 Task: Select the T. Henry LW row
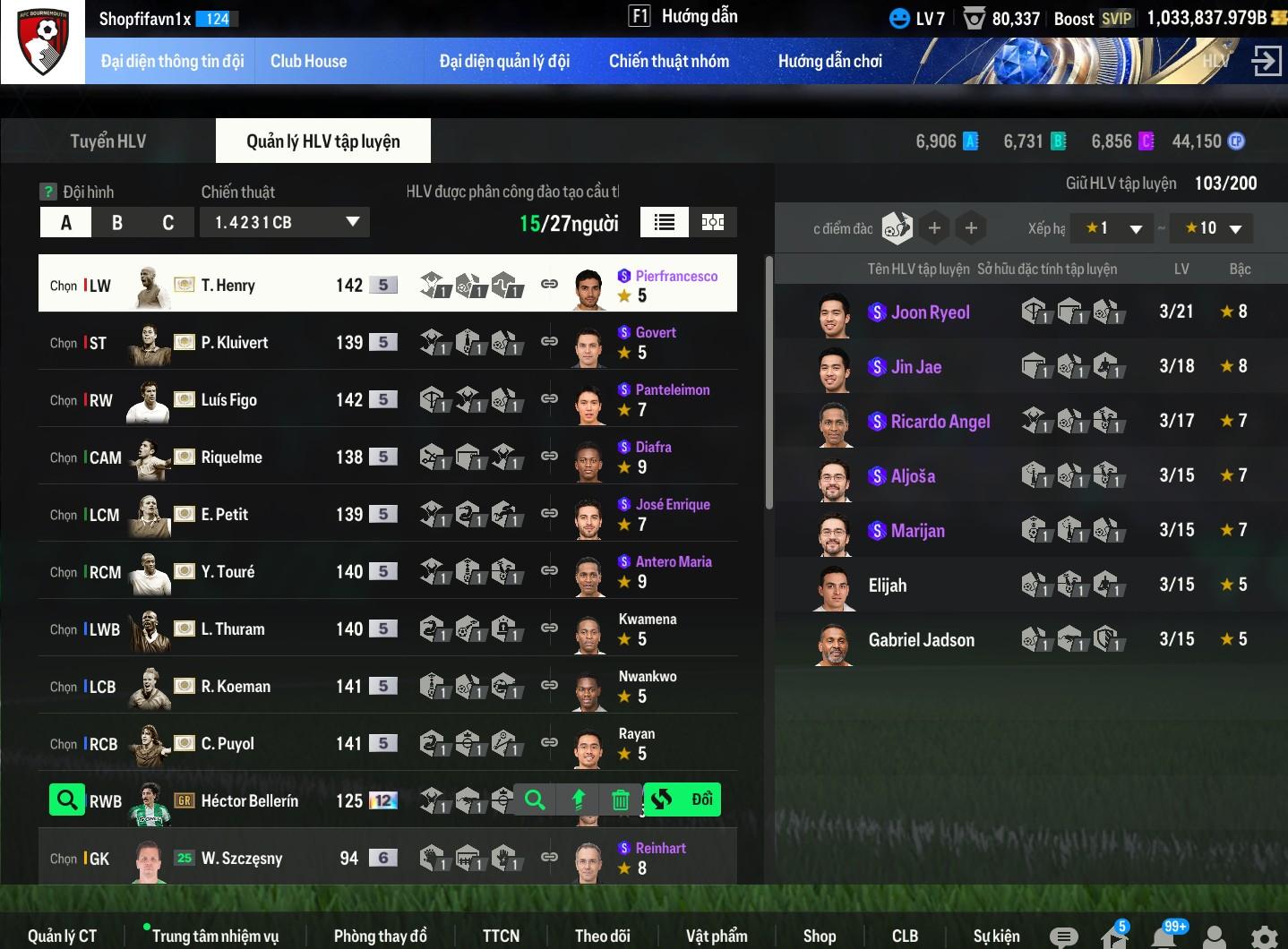228,285
